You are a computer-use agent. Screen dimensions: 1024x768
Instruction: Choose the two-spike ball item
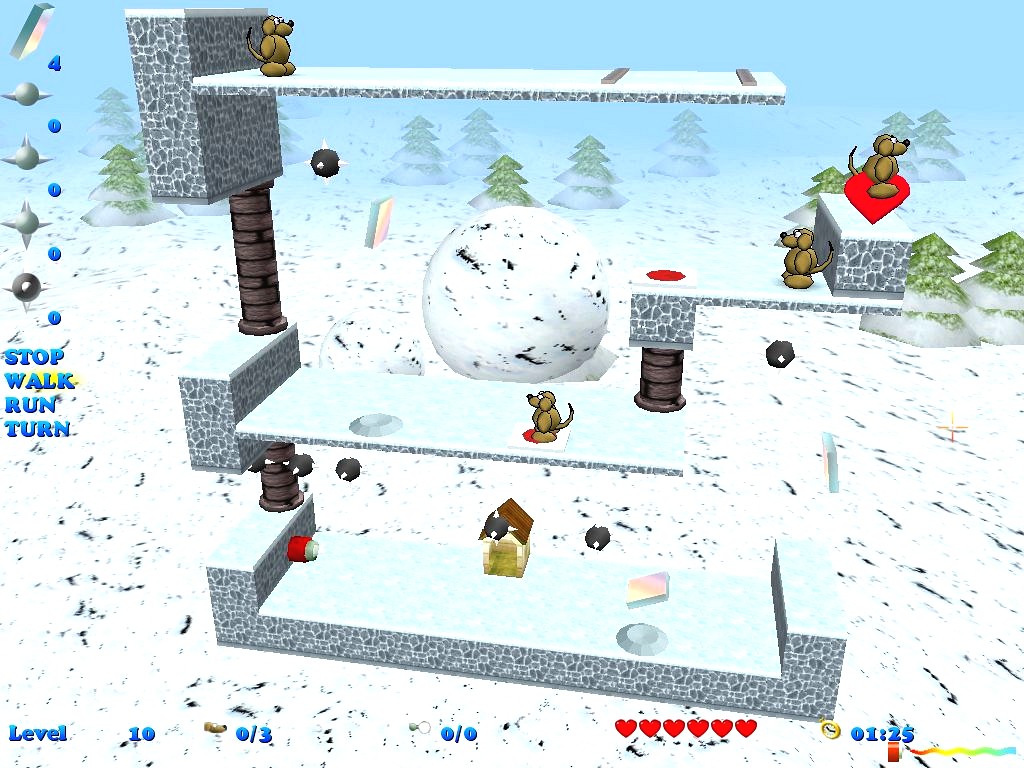(x=27, y=95)
